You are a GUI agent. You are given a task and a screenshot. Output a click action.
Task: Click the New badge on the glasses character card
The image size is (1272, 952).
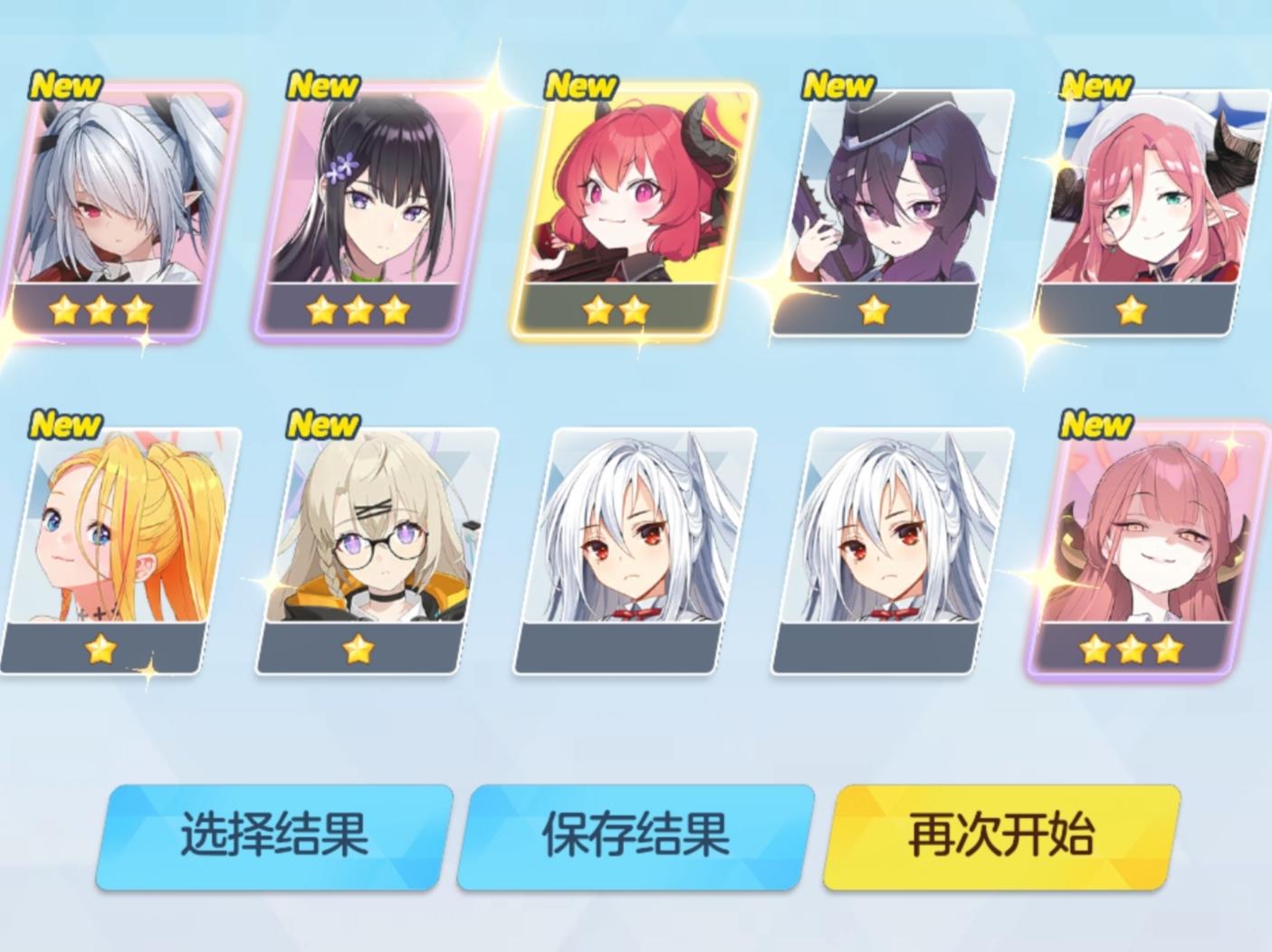[324, 423]
